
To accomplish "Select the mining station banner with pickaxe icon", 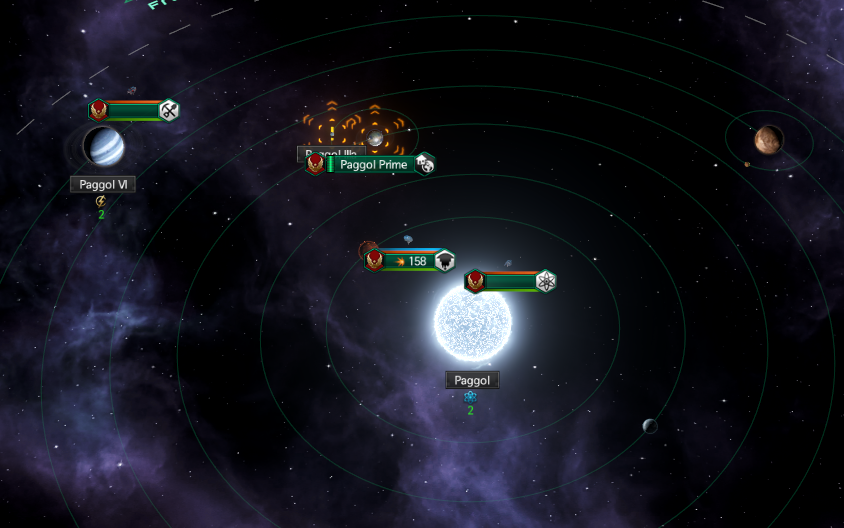I will point(133,111).
